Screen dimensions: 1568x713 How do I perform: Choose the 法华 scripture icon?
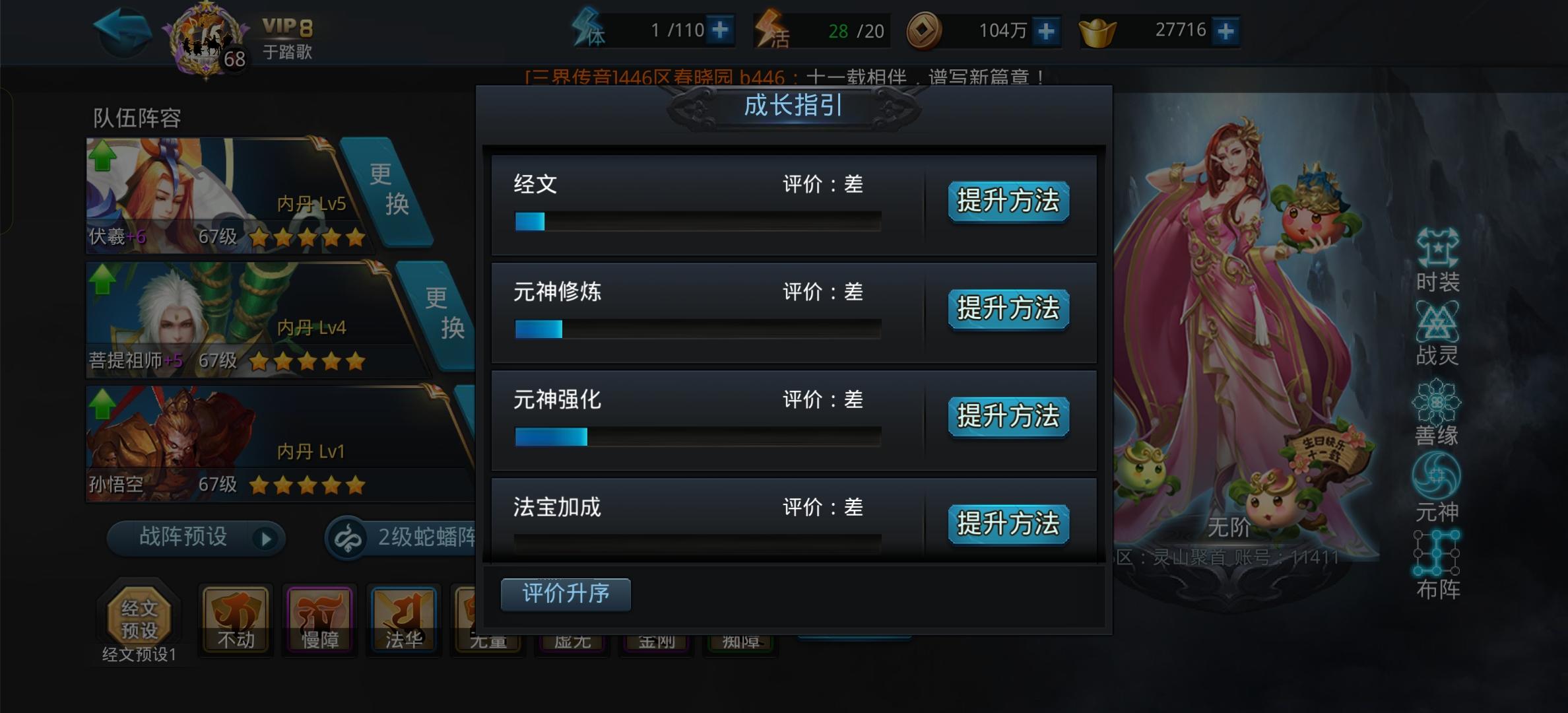[403, 619]
